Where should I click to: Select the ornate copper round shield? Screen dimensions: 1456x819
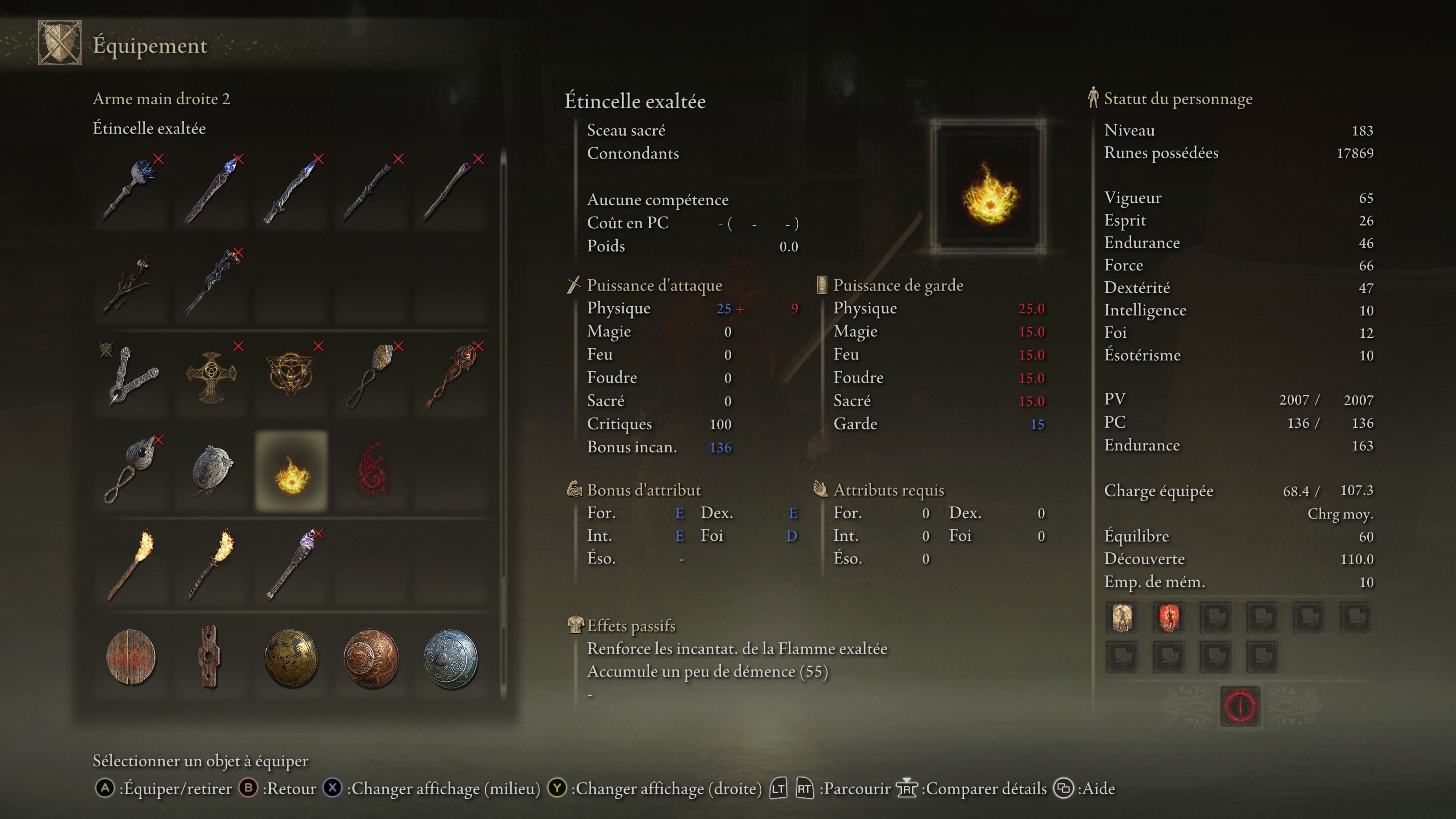[x=371, y=657]
